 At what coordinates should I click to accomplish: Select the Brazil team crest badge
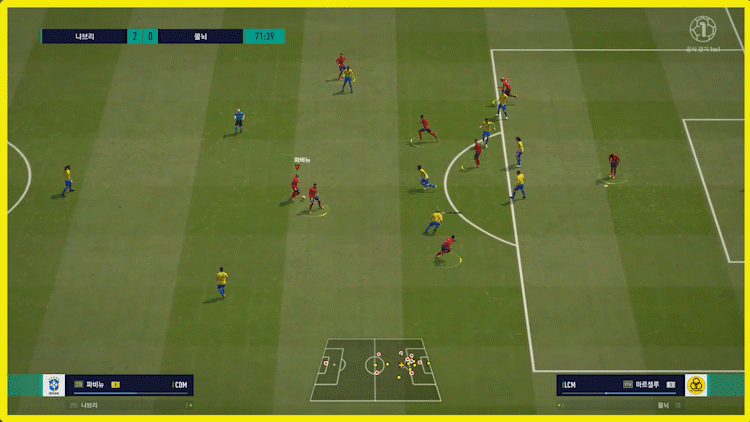point(53,385)
